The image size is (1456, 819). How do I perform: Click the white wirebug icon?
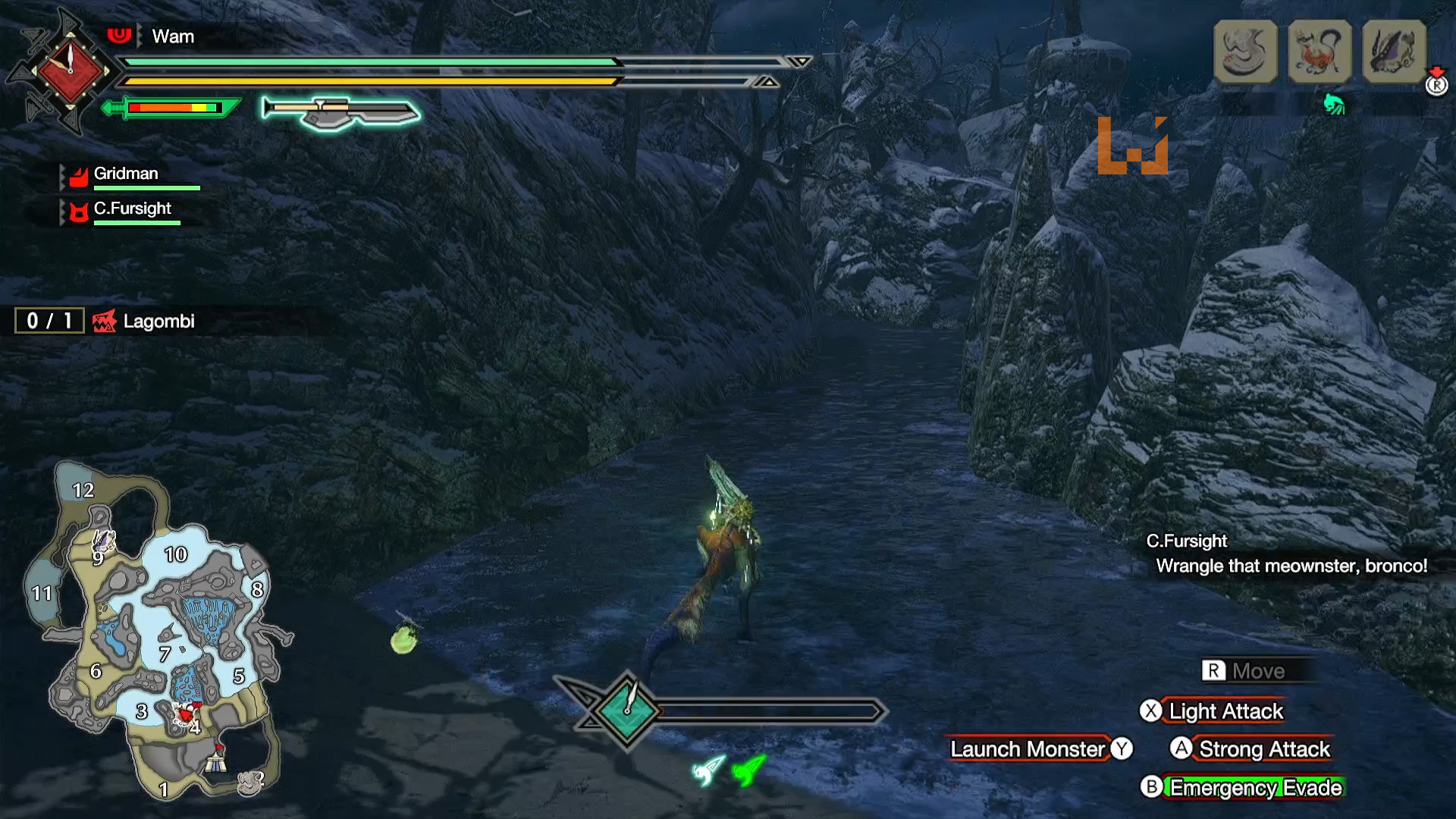click(x=708, y=770)
